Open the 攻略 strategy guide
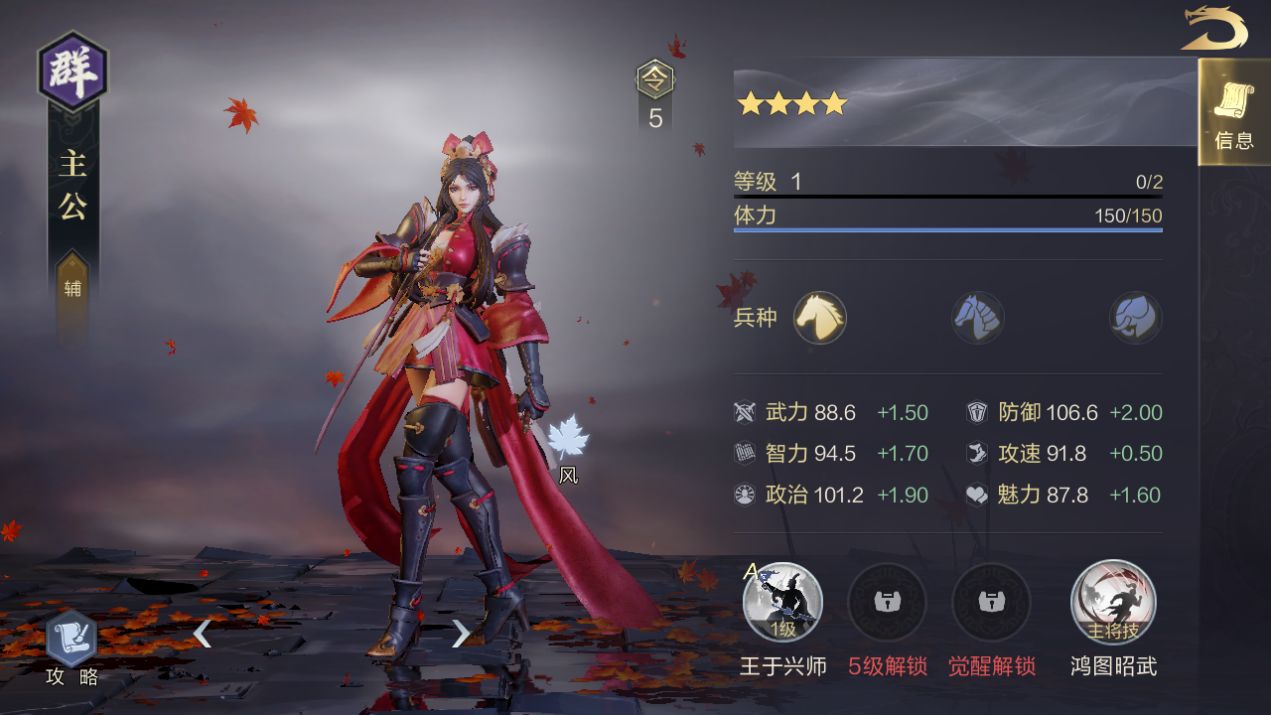This screenshot has height=715, width=1271. (72, 646)
